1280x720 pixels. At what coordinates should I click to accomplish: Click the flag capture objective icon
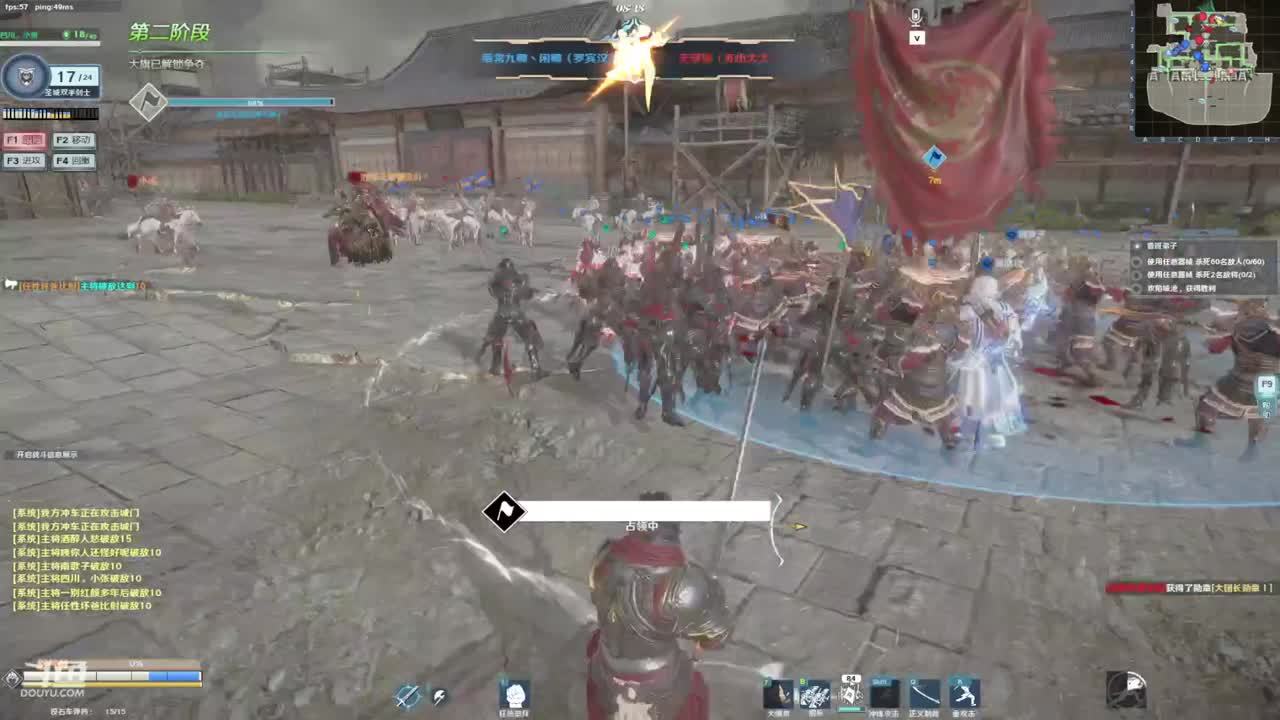click(503, 512)
